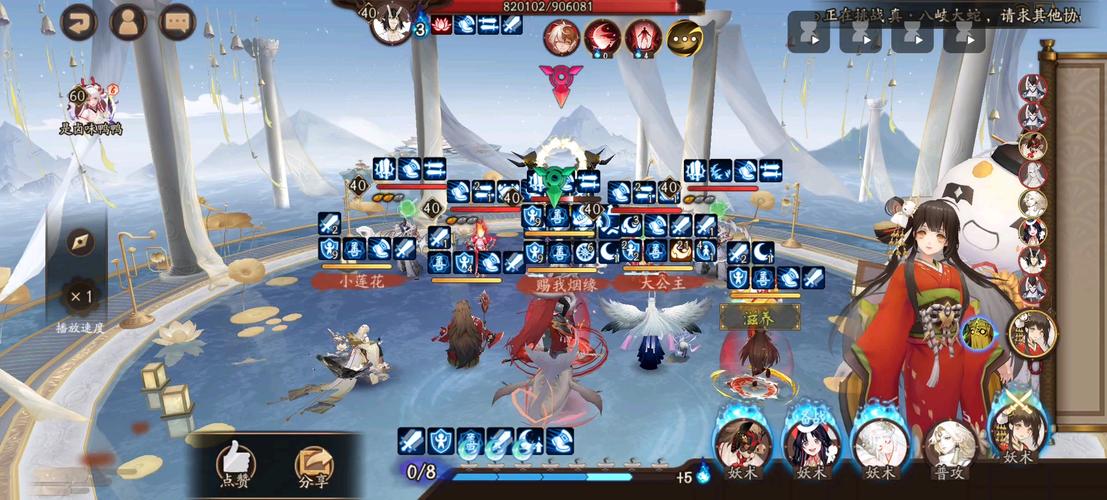This screenshot has height=500, width=1107.
Task: Open the chat bubble button
Action: point(177,22)
